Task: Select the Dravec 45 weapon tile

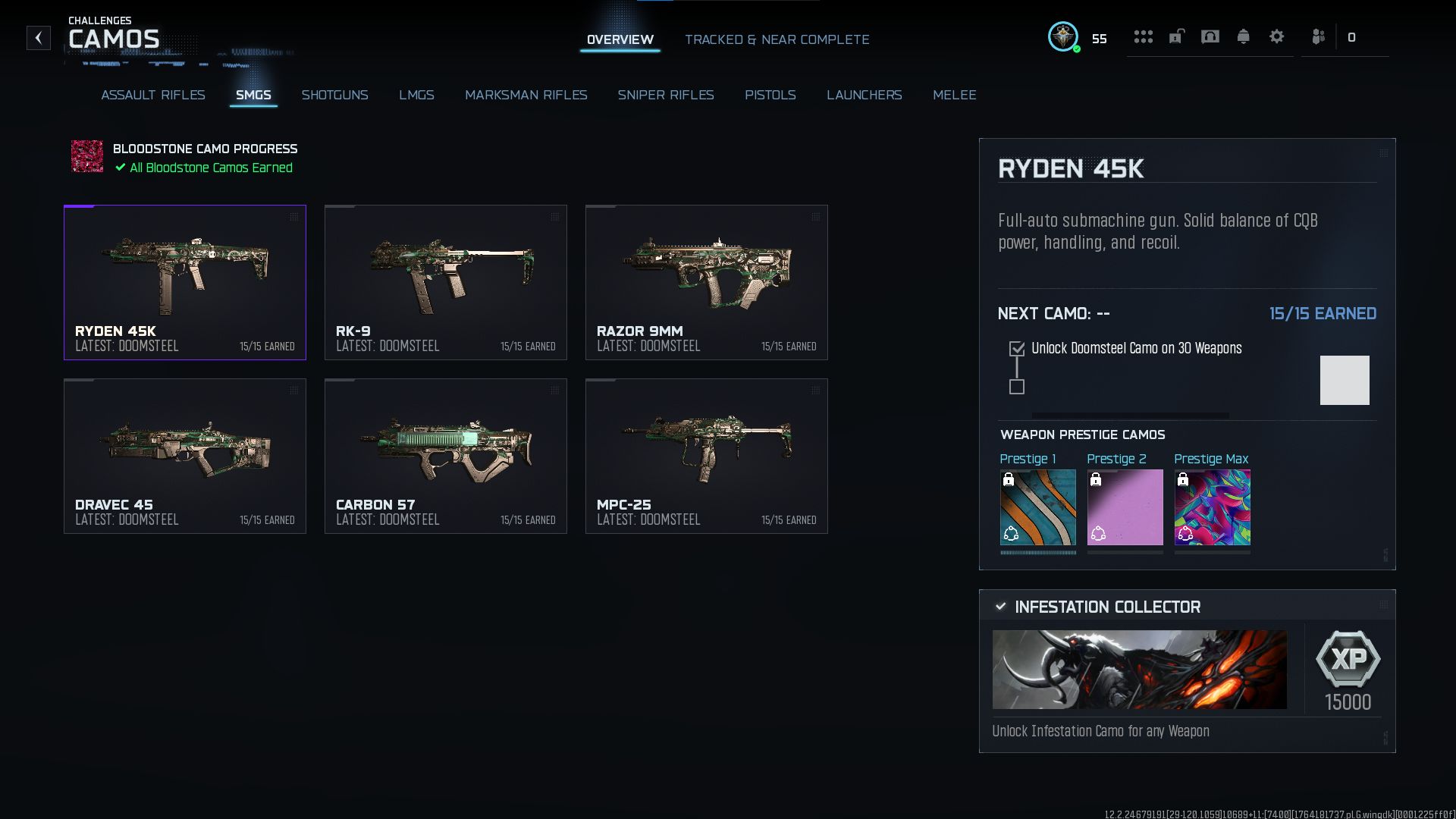Action: [x=184, y=456]
